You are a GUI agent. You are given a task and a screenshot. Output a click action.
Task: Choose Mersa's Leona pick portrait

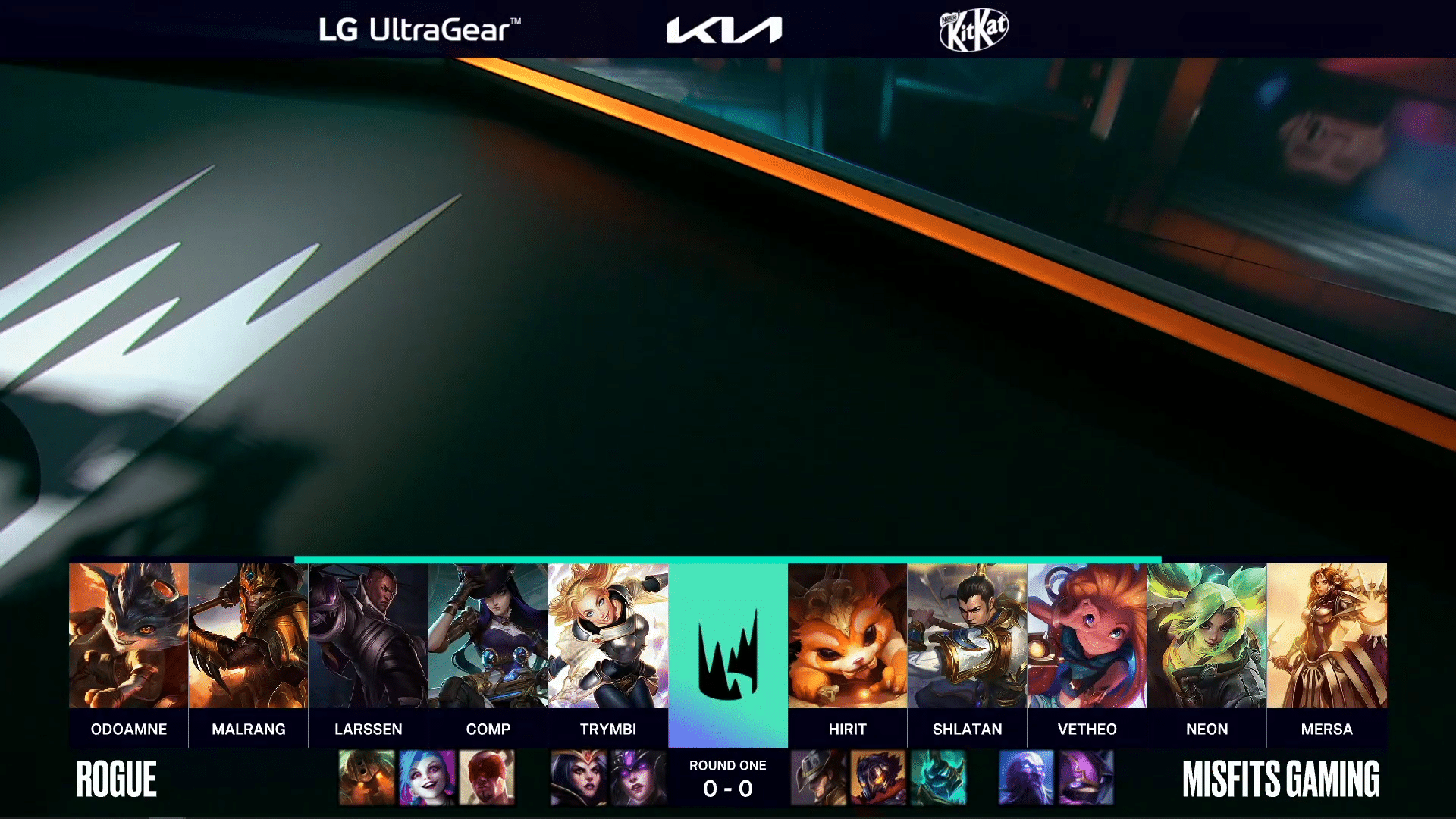(x=1326, y=635)
